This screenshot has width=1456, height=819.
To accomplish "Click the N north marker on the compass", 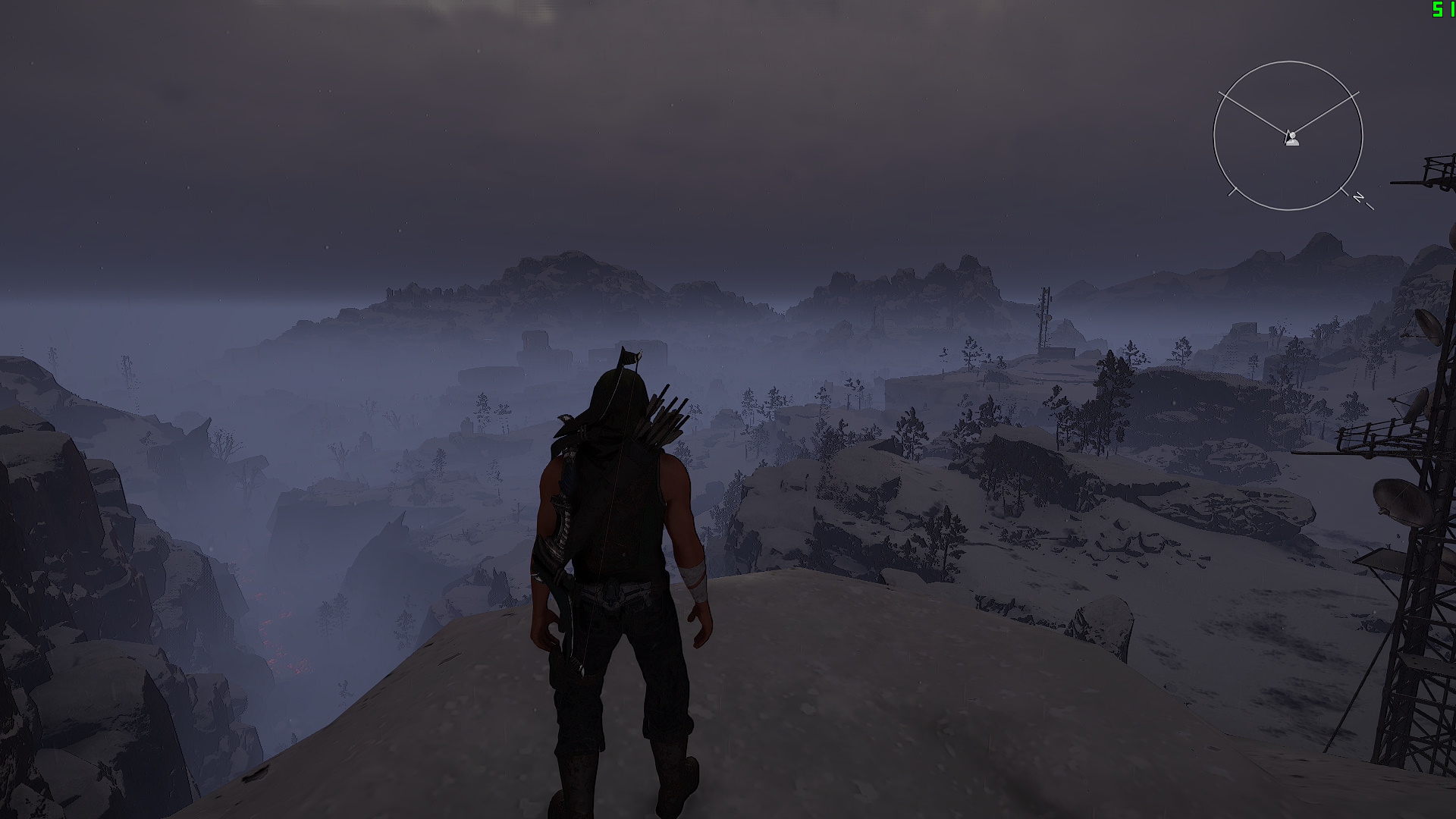I will 1357,196.
